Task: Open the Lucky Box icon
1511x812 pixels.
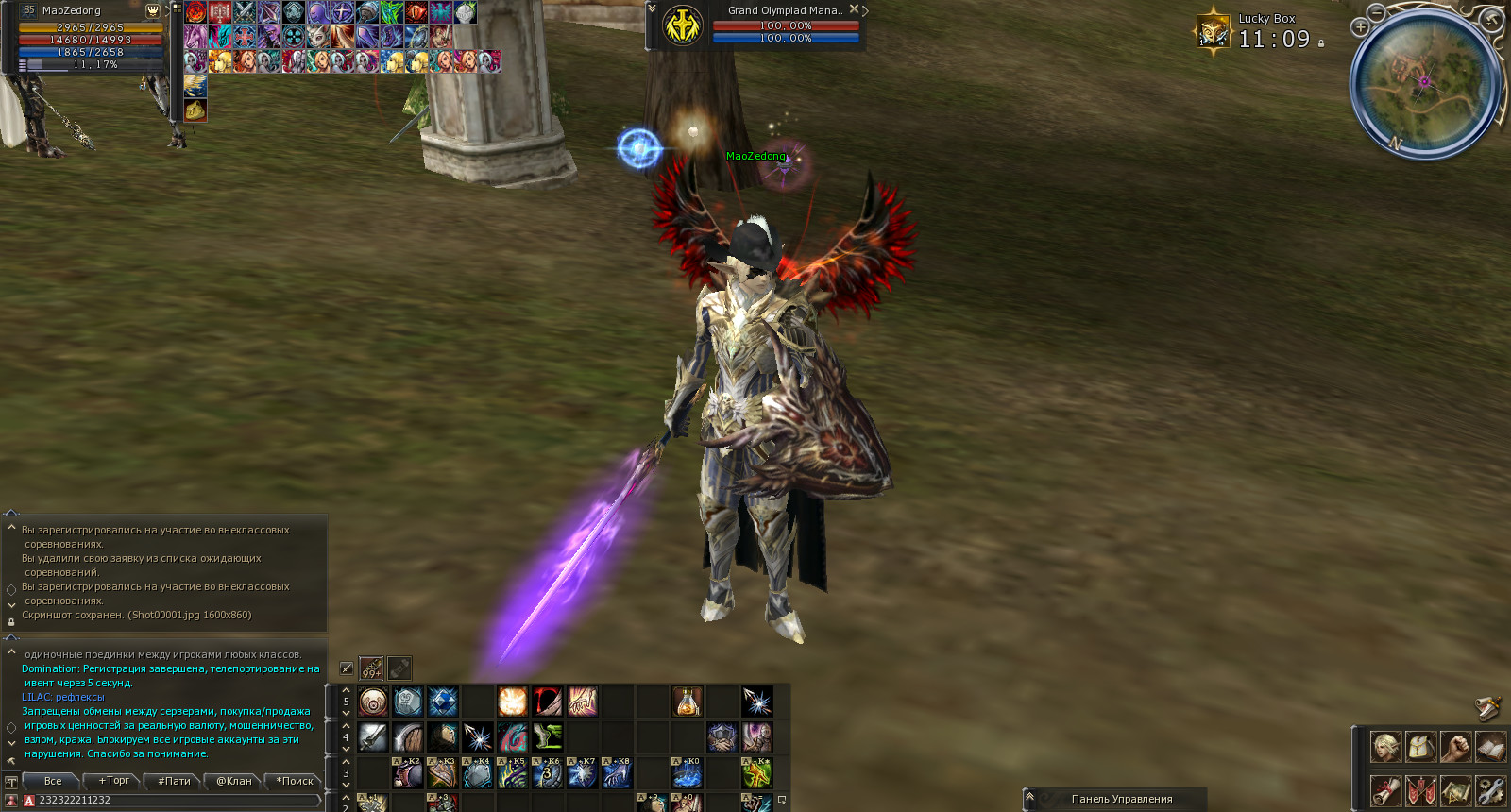Action: 1213,31
